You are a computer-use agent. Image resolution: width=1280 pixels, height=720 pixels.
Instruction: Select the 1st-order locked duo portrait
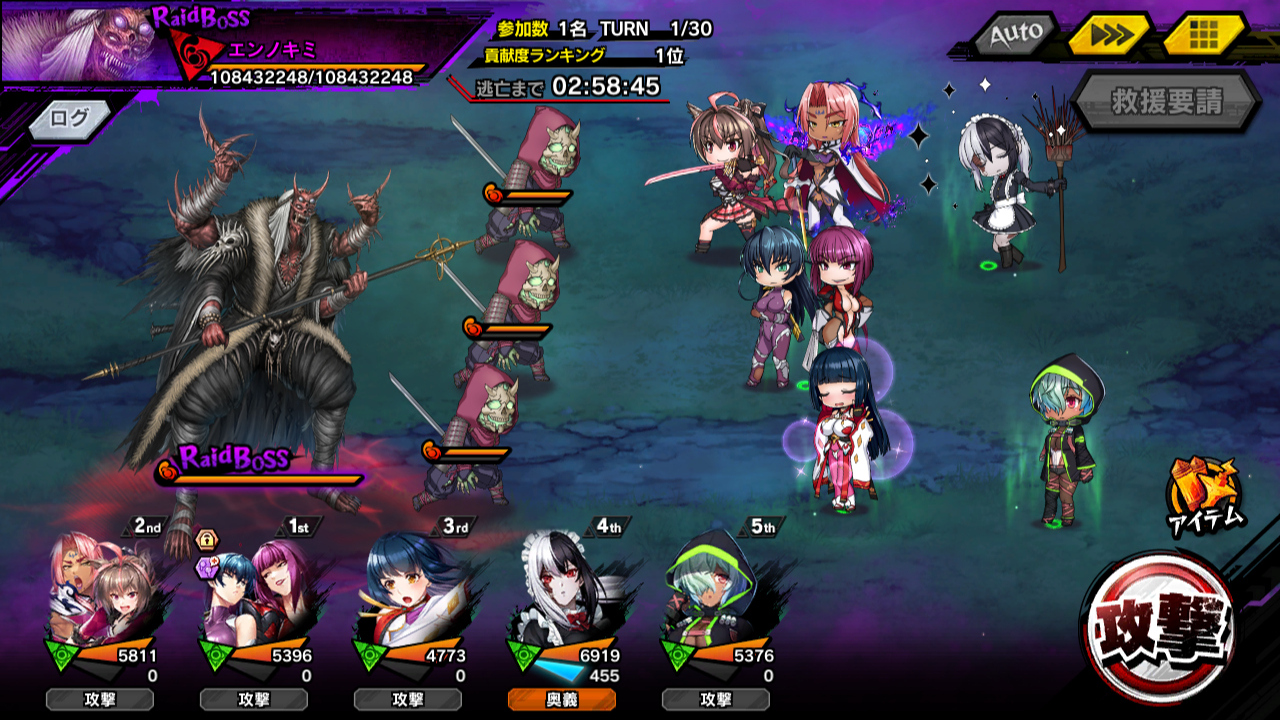tap(254, 595)
